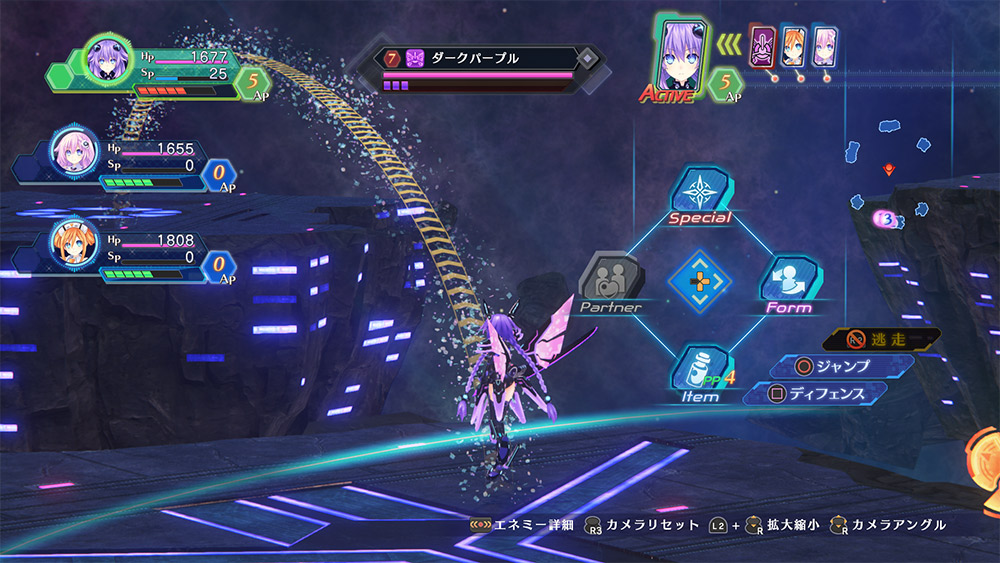Click the ジャンプ (Jump) action button
This screenshot has width=1000, height=563.
coord(842,366)
